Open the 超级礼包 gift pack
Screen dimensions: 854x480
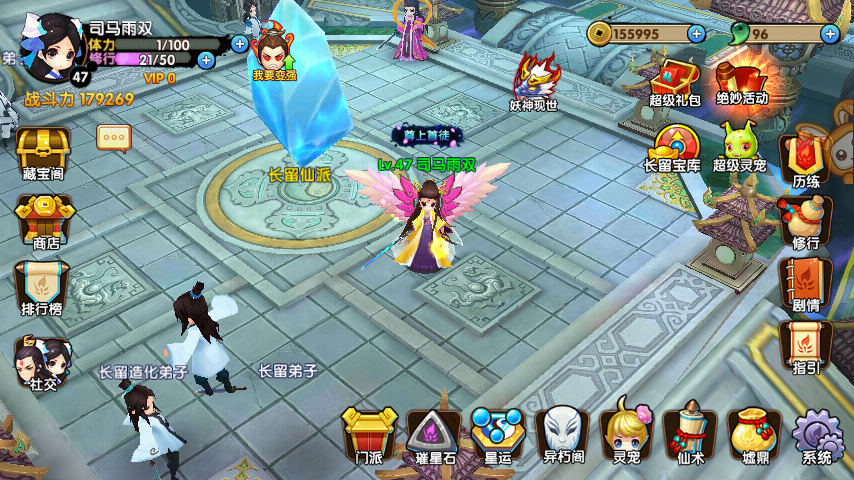676,81
